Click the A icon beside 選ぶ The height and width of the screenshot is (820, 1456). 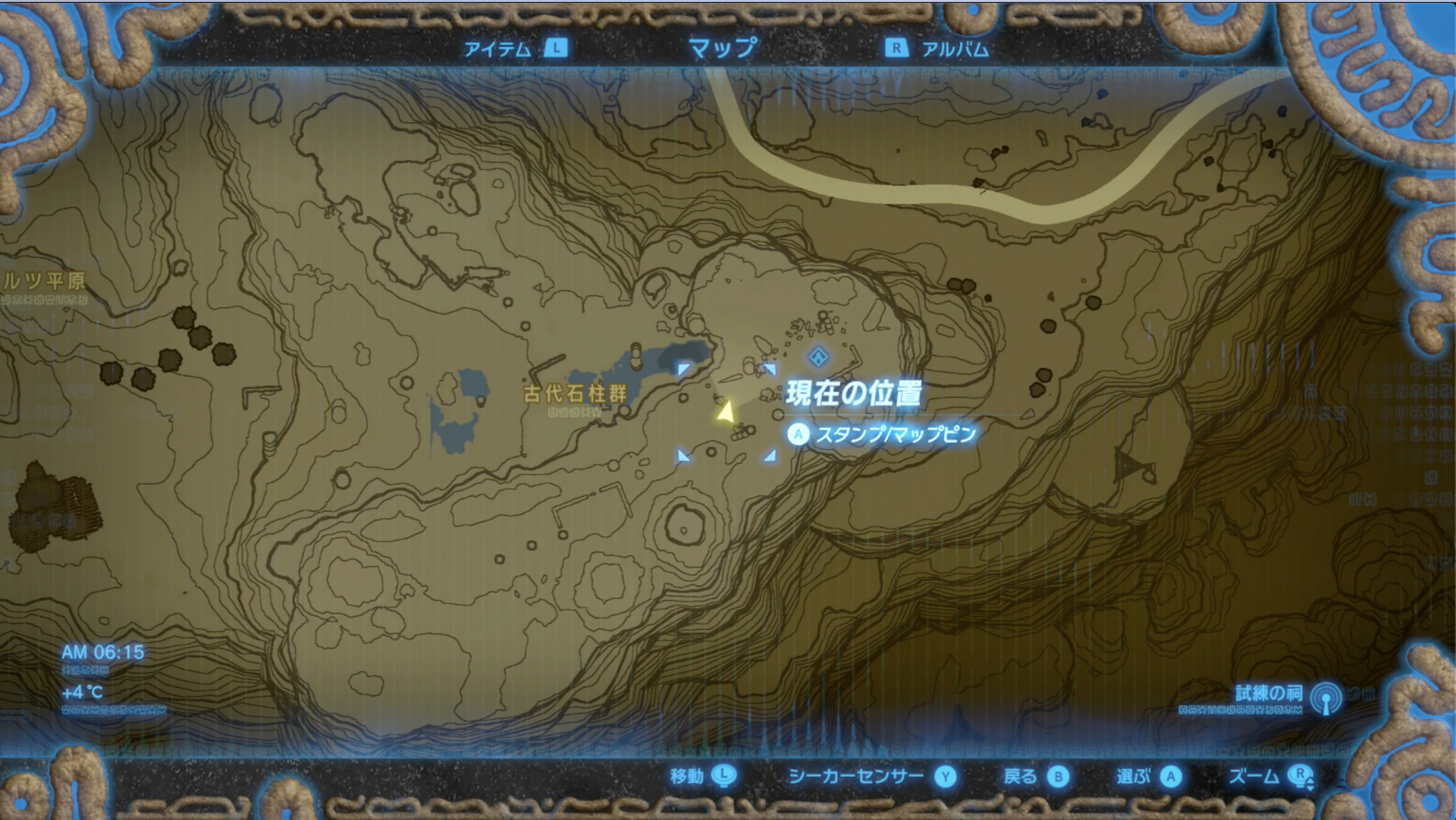click(x=1172, y=777)
